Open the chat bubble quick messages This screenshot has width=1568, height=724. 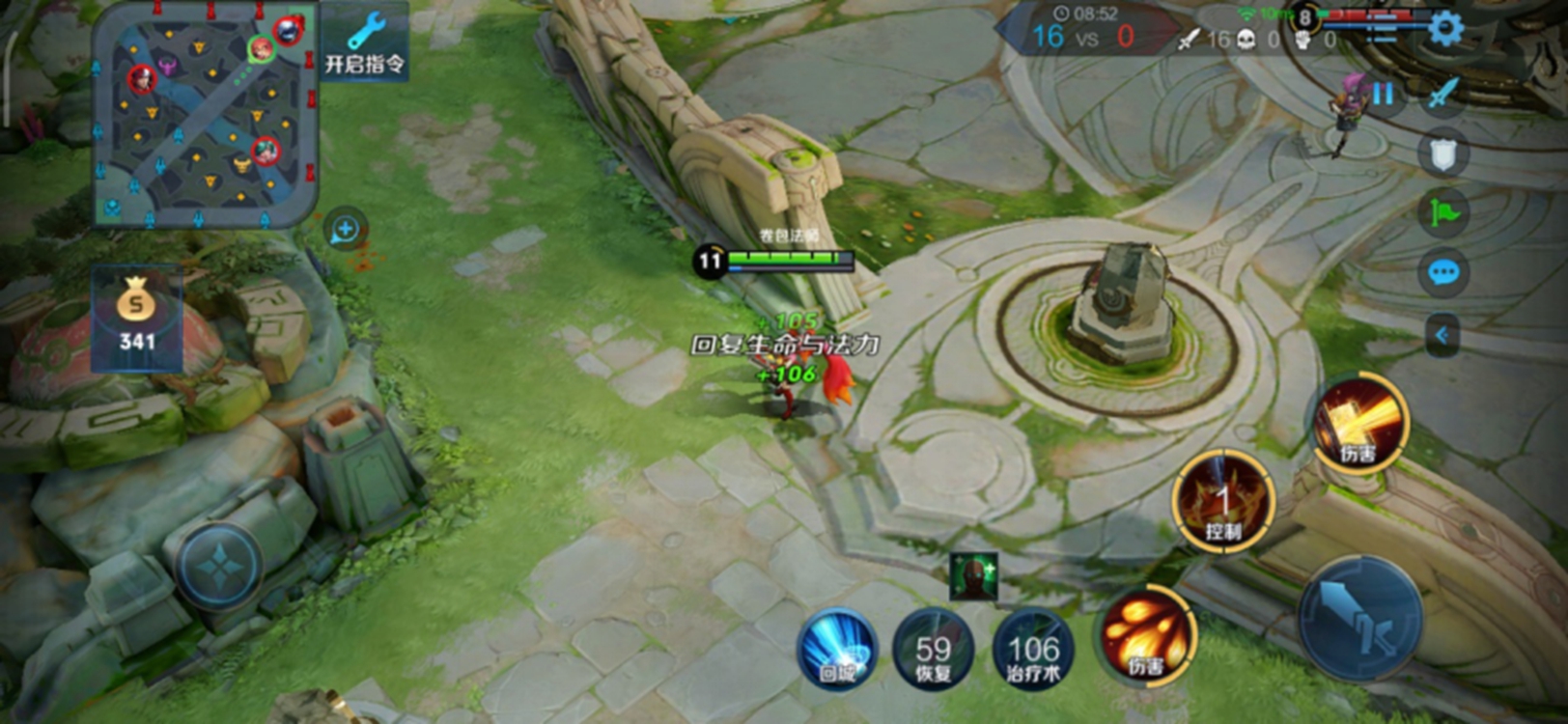1442,273
